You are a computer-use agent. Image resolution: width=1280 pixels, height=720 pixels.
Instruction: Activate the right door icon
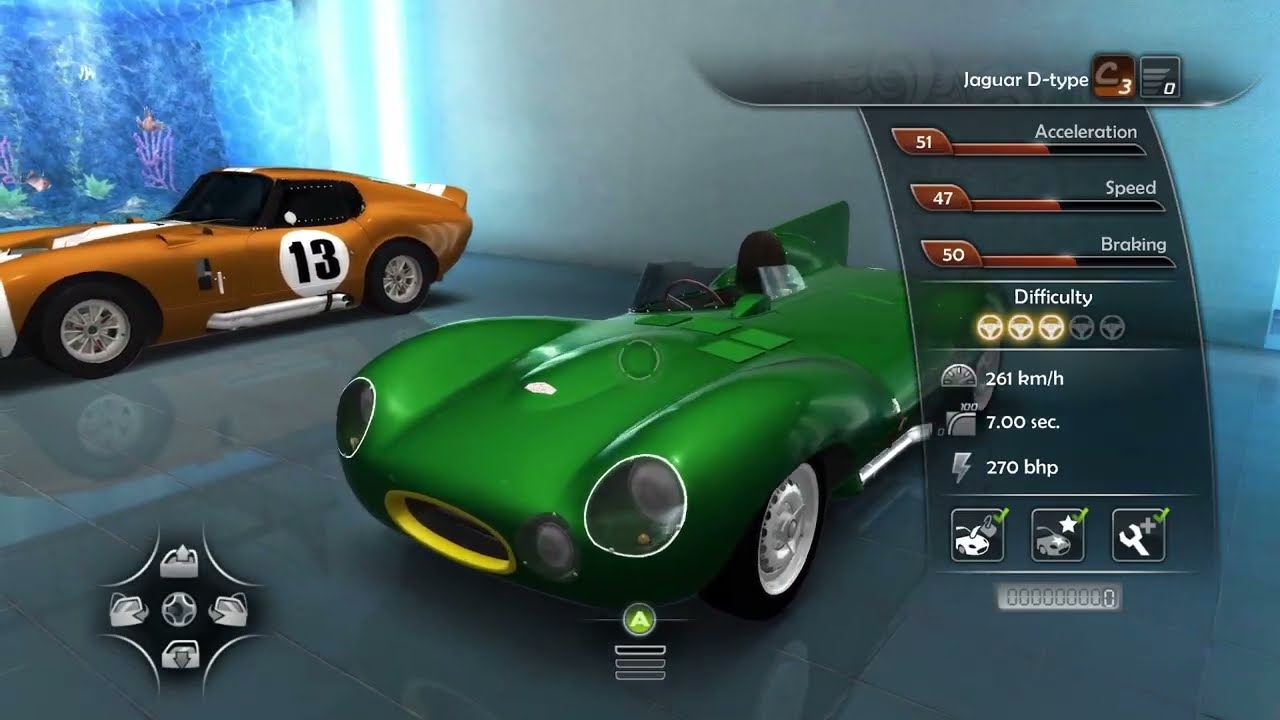click(227, 609)
